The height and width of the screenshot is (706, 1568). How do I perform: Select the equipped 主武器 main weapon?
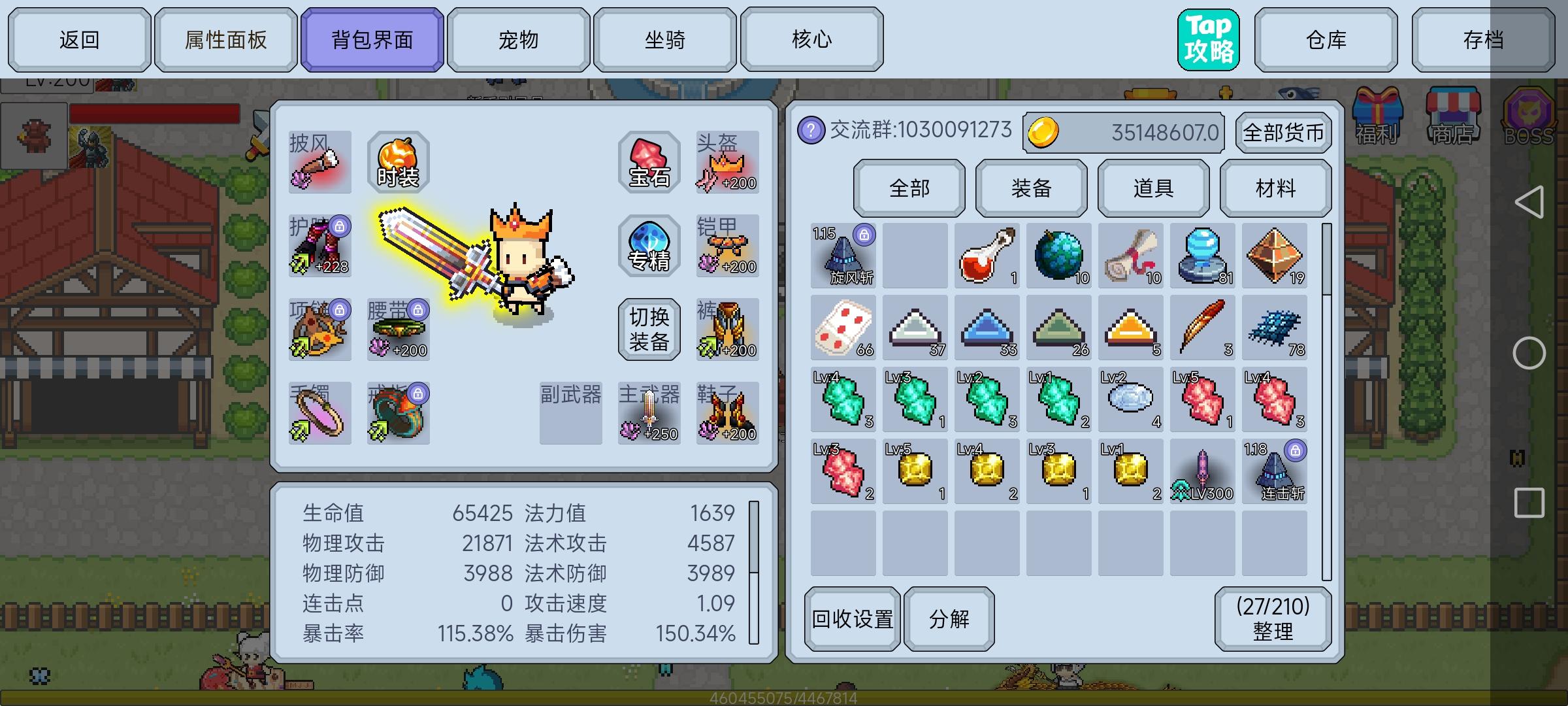tap(649, 412)
